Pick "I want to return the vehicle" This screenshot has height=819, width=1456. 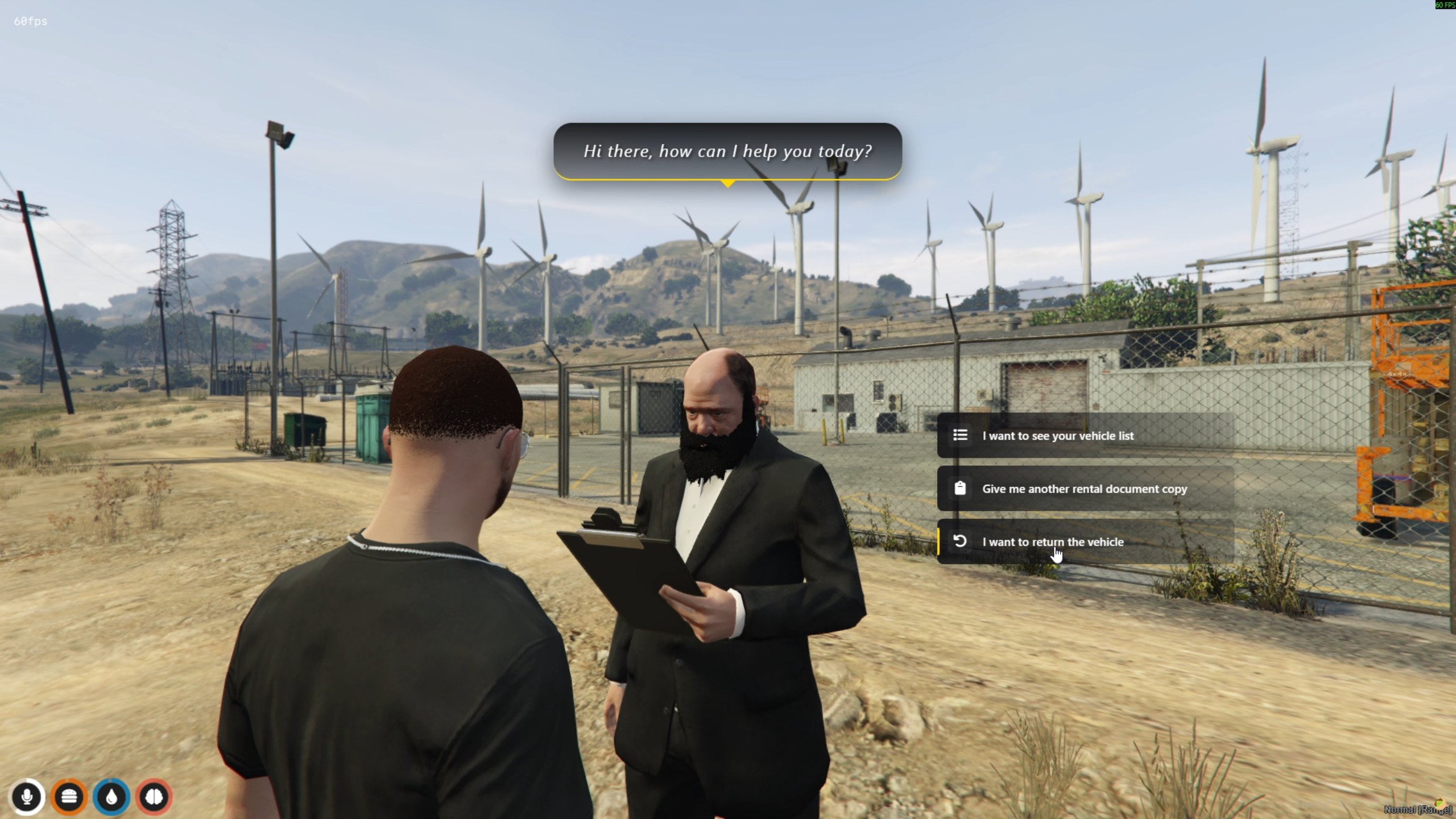point(1084,541)
